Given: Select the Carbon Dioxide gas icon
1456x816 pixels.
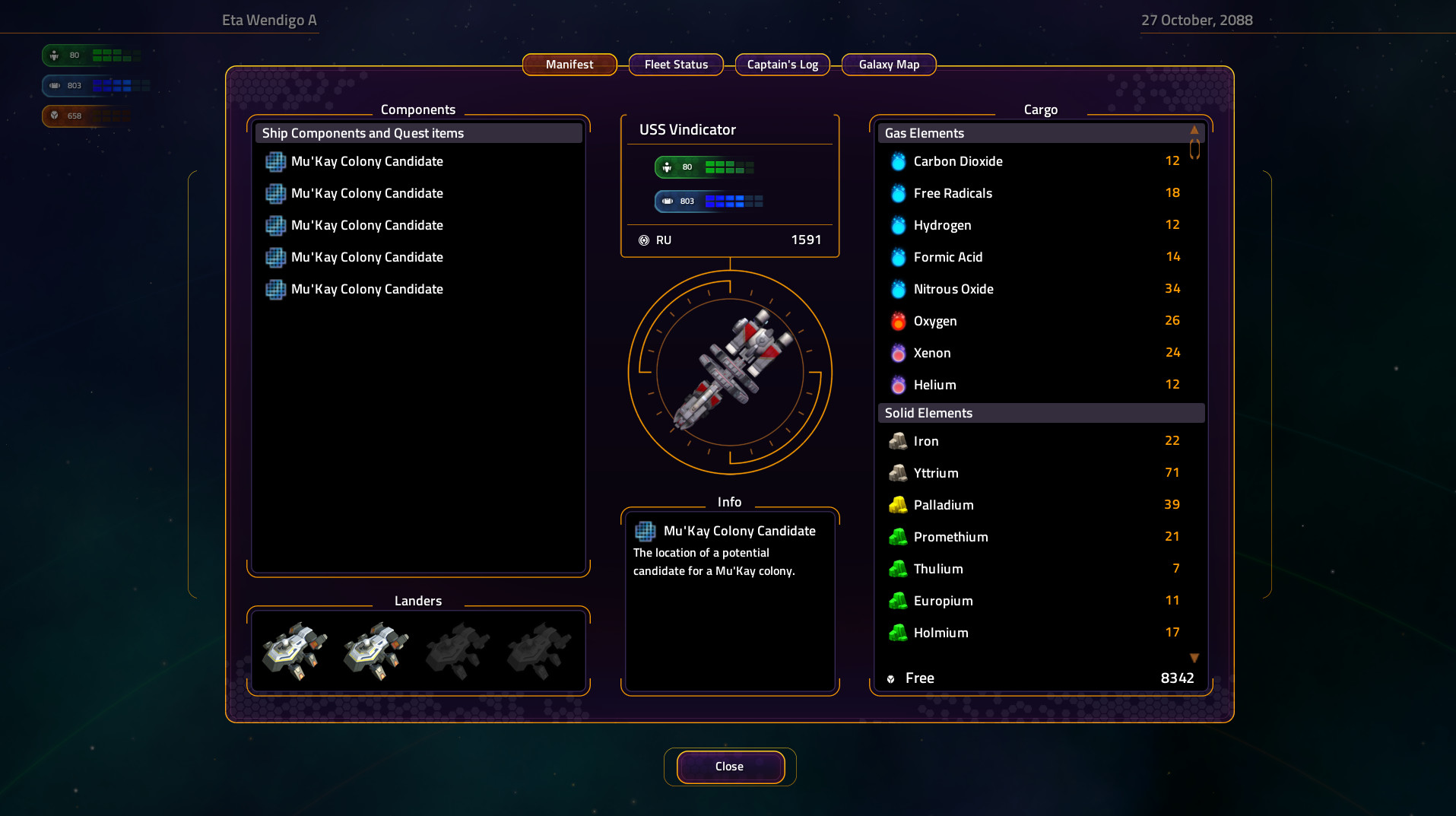Looking at the screenshot, I should tap(898, 161).
